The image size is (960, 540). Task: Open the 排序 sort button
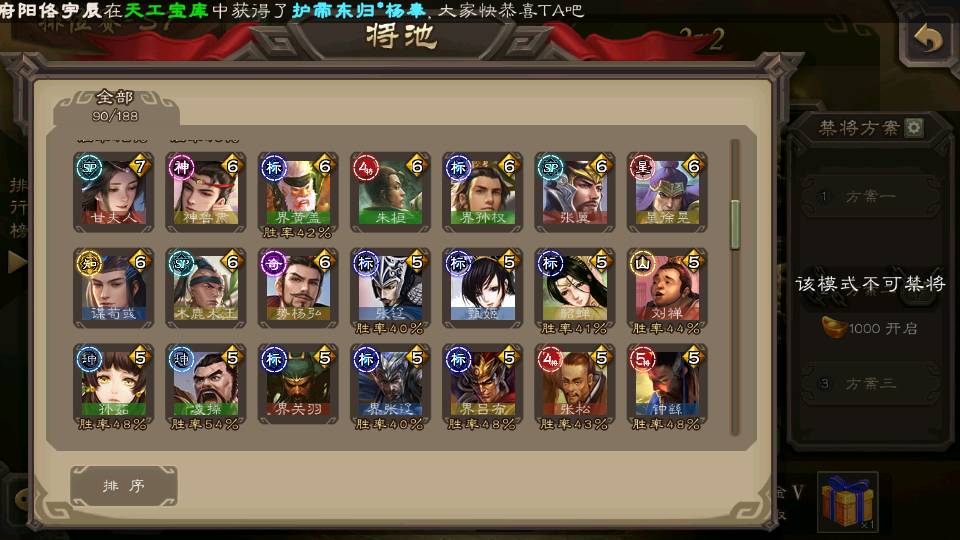click(124, 486)
